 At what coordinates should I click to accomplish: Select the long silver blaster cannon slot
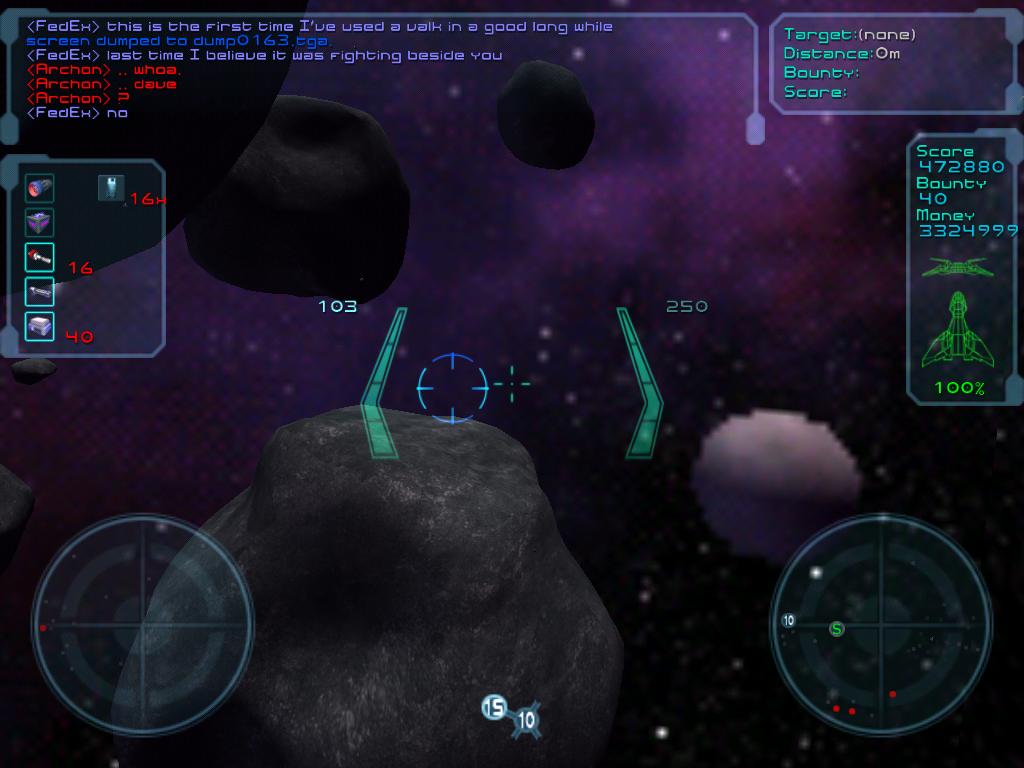[x=40, y=291]
